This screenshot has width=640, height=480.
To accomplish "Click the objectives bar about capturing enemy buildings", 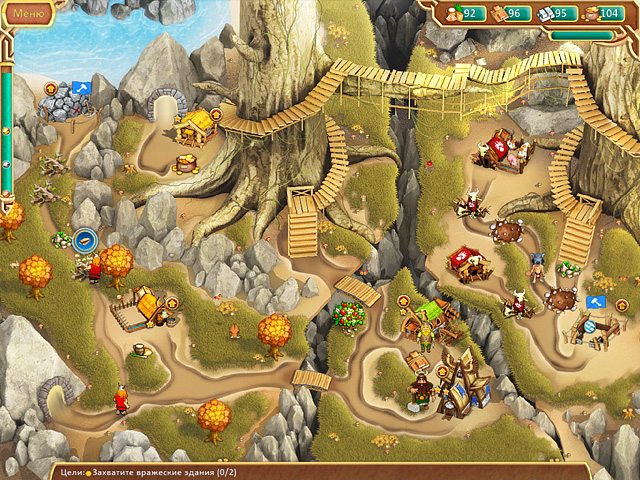I will pyautogui.click(x=200, y=470).
